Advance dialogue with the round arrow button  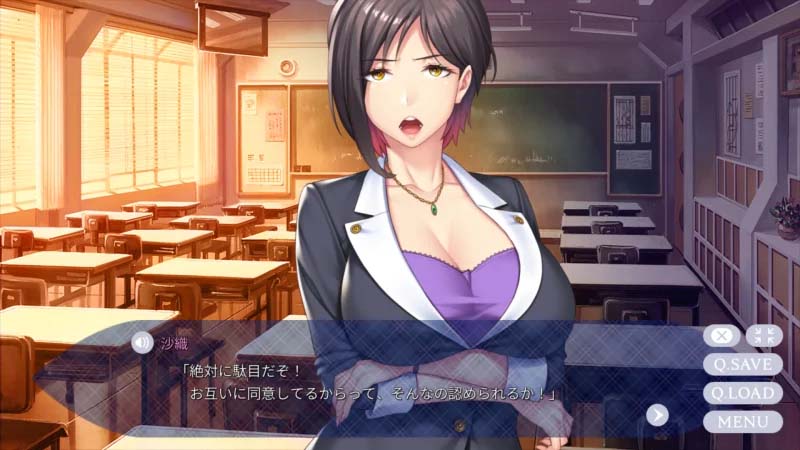(x=657, y=414)
